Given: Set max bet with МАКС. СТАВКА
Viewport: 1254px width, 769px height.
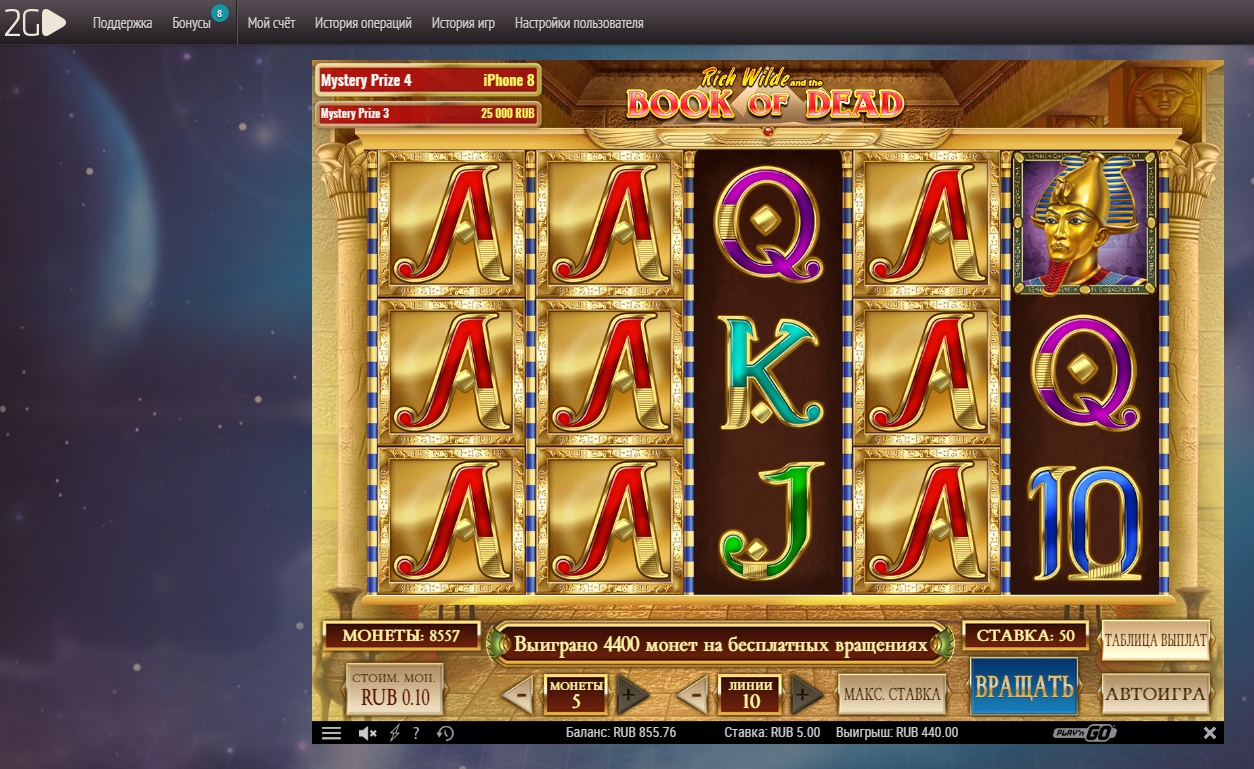Looking at the screenshot, I should (892, 693).
